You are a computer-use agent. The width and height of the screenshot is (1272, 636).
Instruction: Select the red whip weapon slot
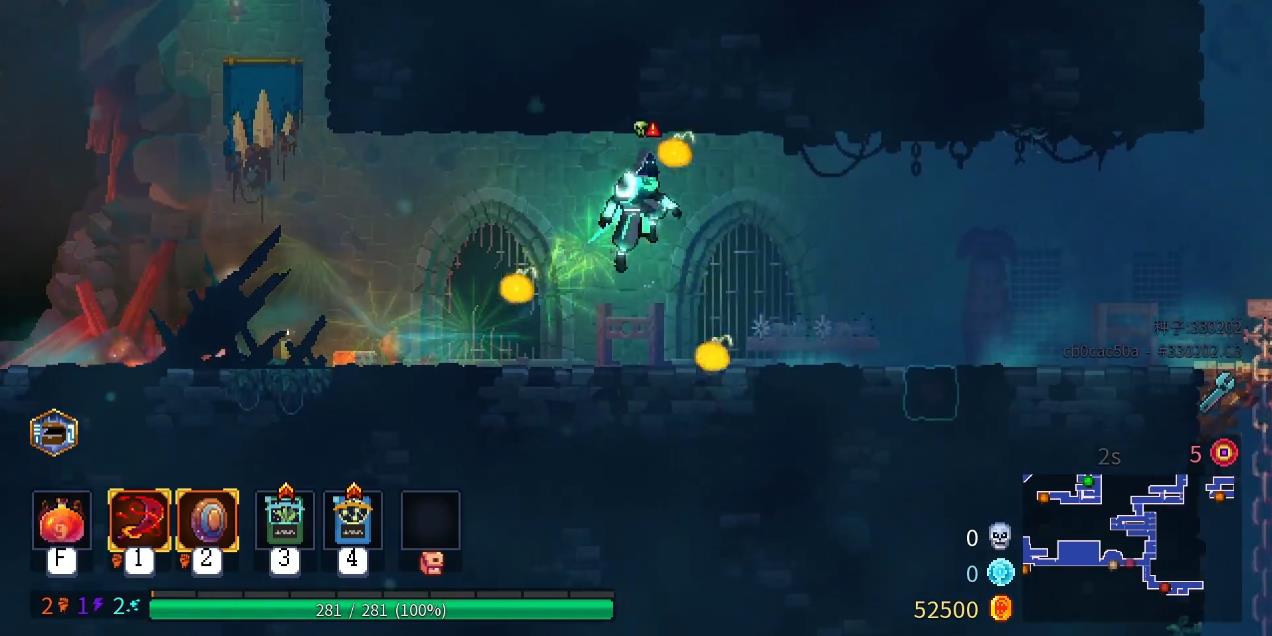click(139, 521)
